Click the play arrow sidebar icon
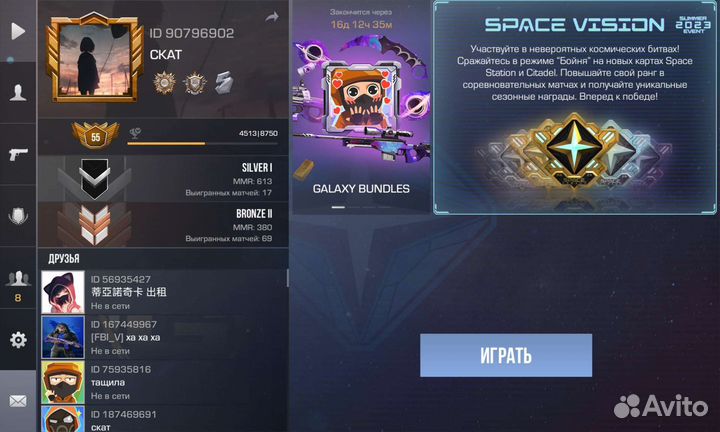 tap(18, 31)
